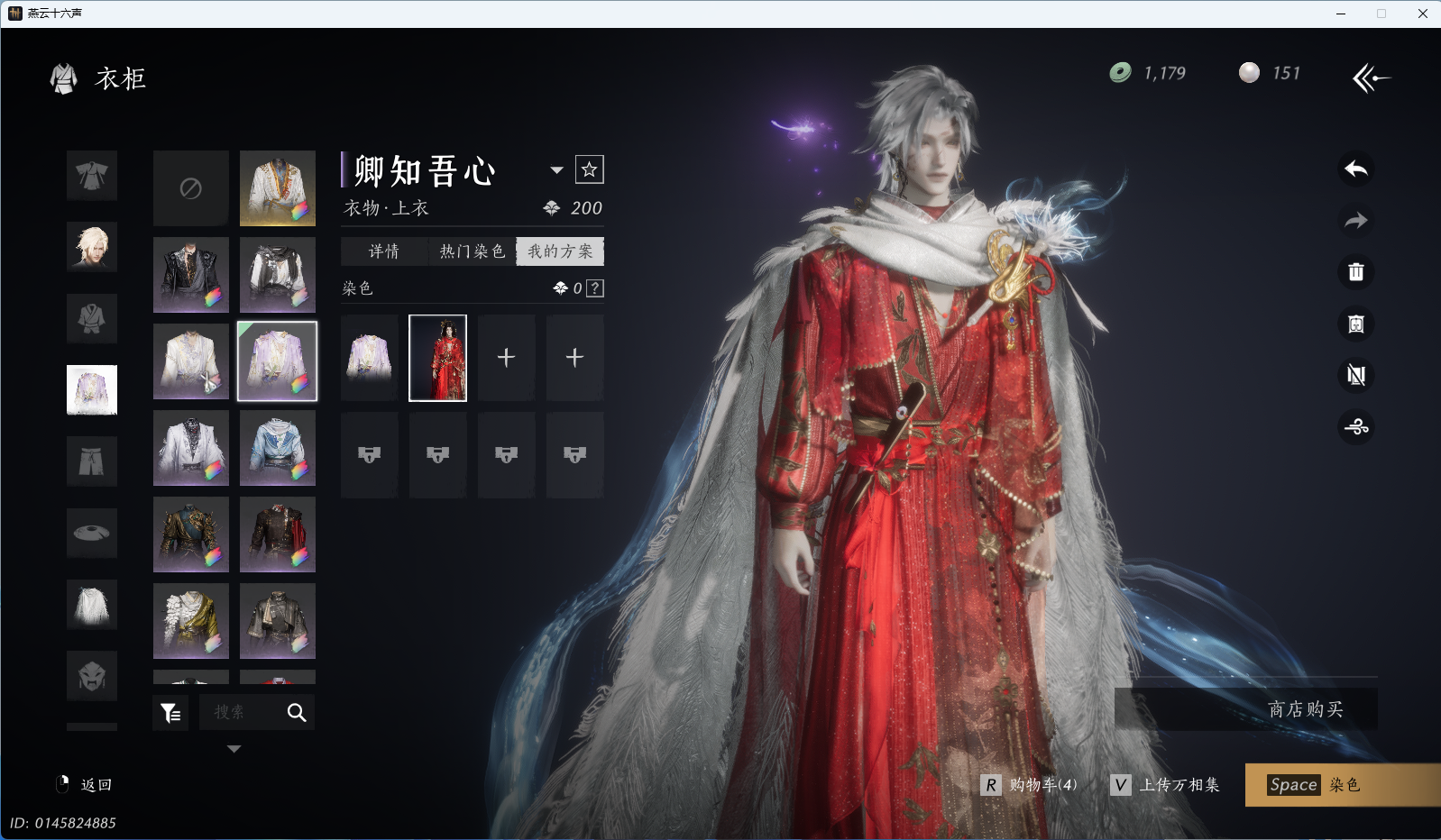Expand the dropdown arrow beside 卿知吾心

[x=556, y=169]
